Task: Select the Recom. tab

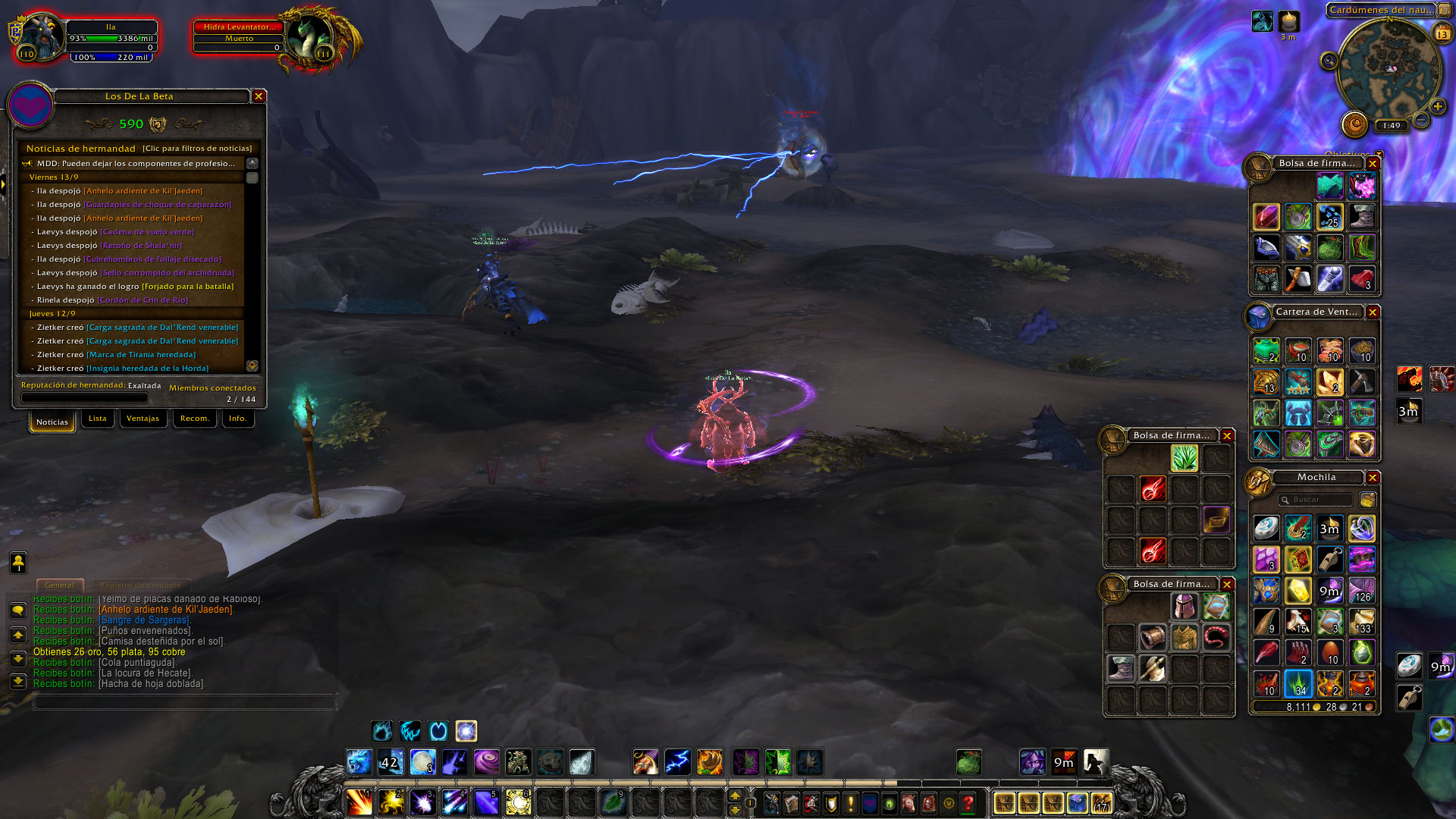Action: [195, 419]
